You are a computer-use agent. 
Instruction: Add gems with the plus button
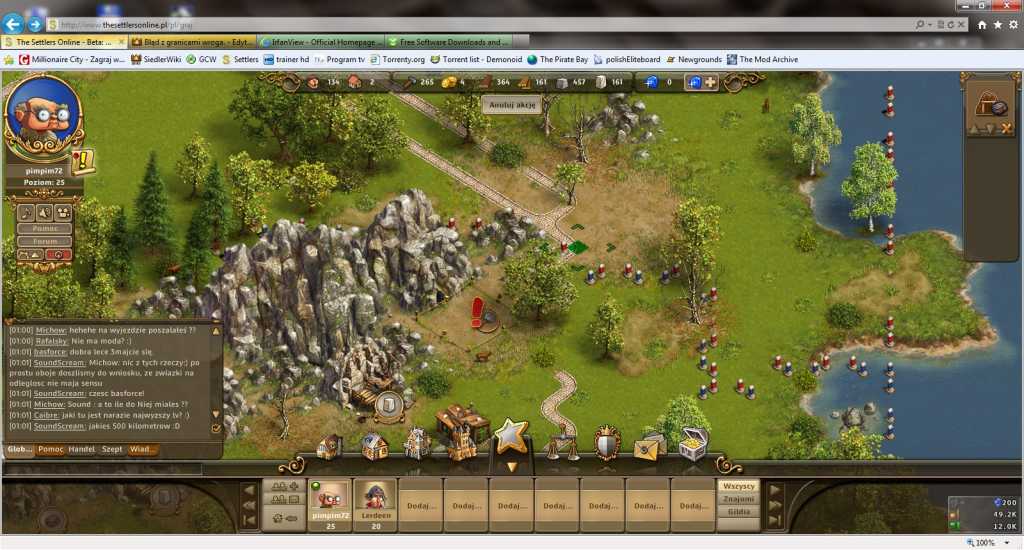(710, 82)
